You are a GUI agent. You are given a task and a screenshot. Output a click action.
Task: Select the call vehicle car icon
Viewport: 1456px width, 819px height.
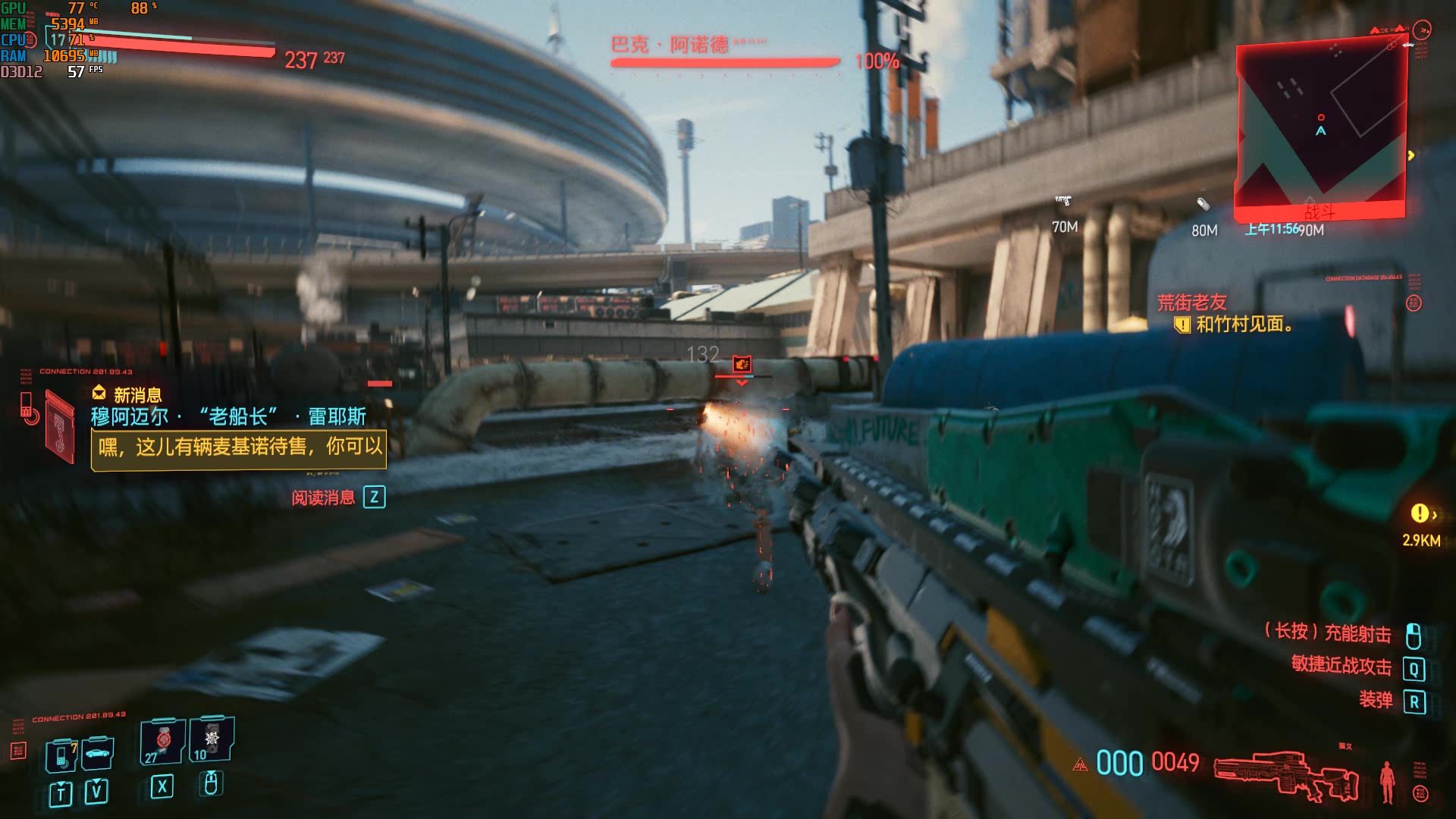click(x=98, y=753)
